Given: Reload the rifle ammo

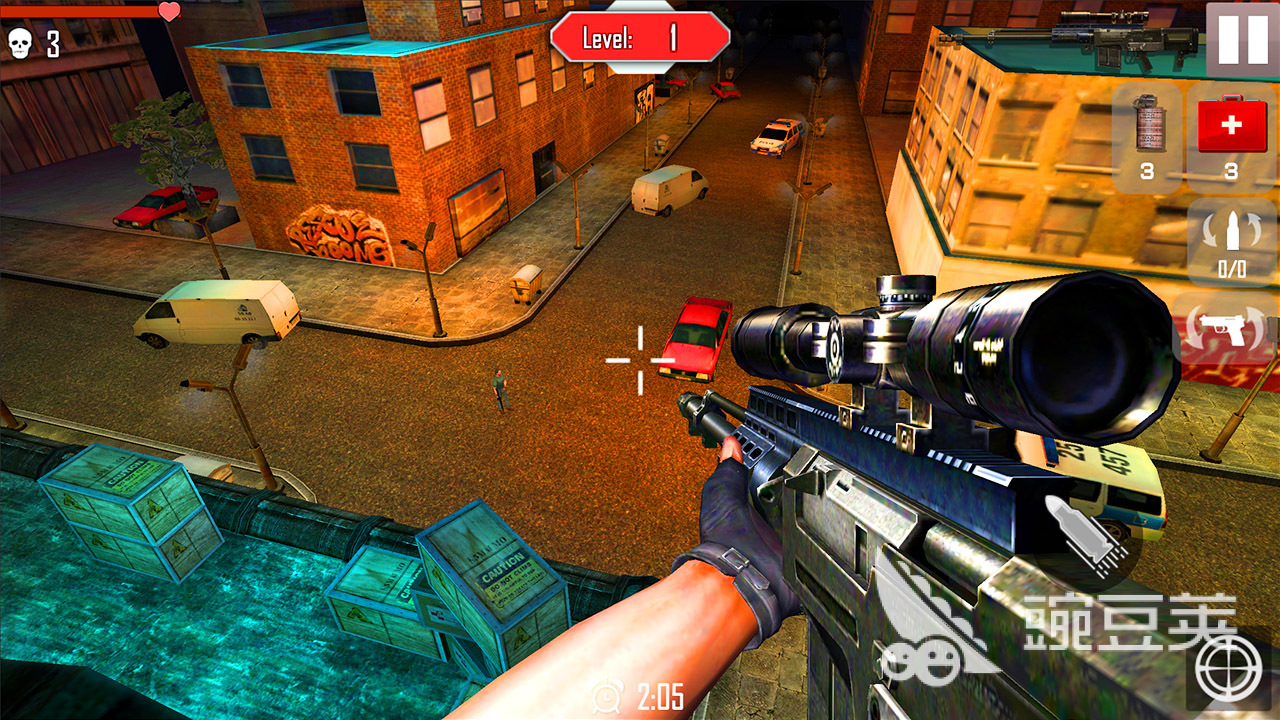Looking at the screenshot, I should (x=1232, y=242).
